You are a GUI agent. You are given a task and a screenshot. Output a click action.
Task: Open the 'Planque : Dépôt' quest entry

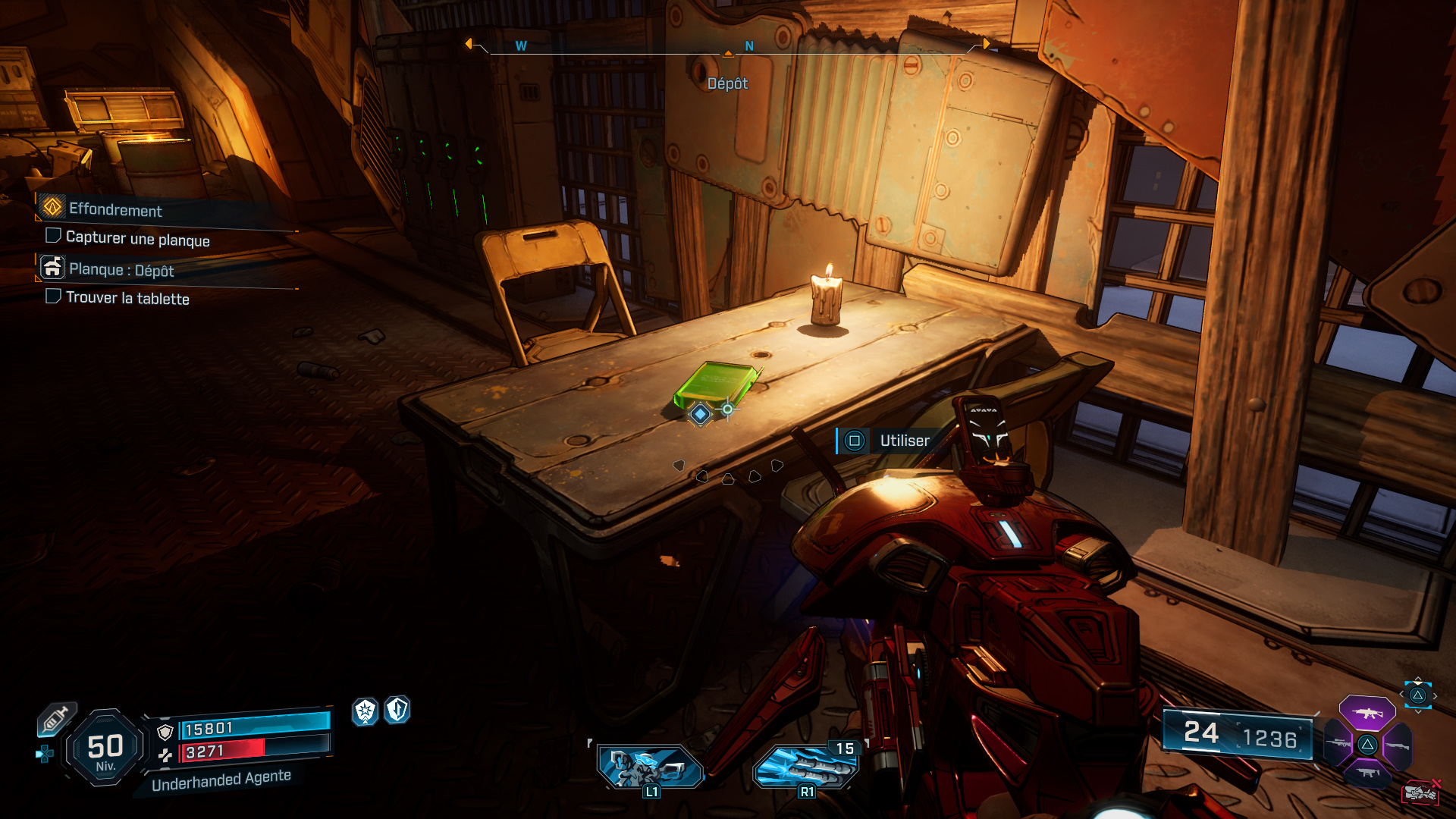(121, 270)
